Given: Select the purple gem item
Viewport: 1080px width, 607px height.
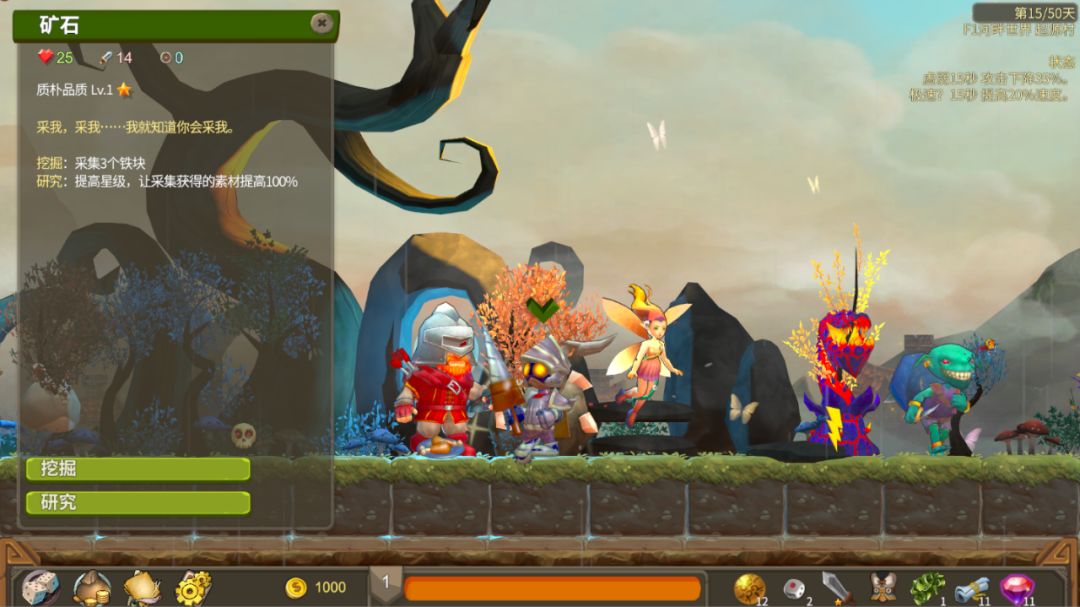Looking at the screenshot, I should (x=1017, y=587).
